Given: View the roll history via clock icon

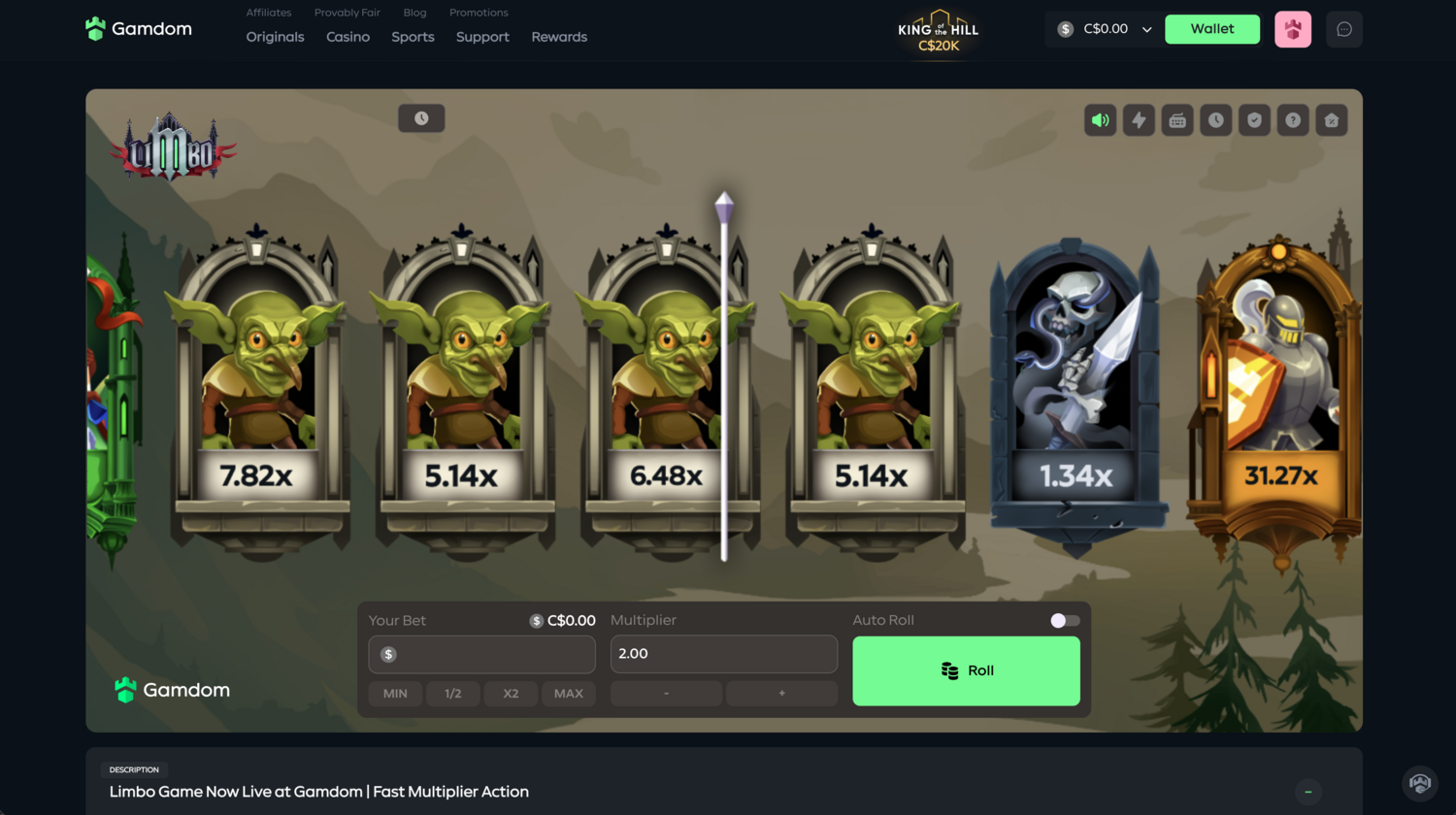Looking at the screenshot, I should click(x=1215, y=120).
